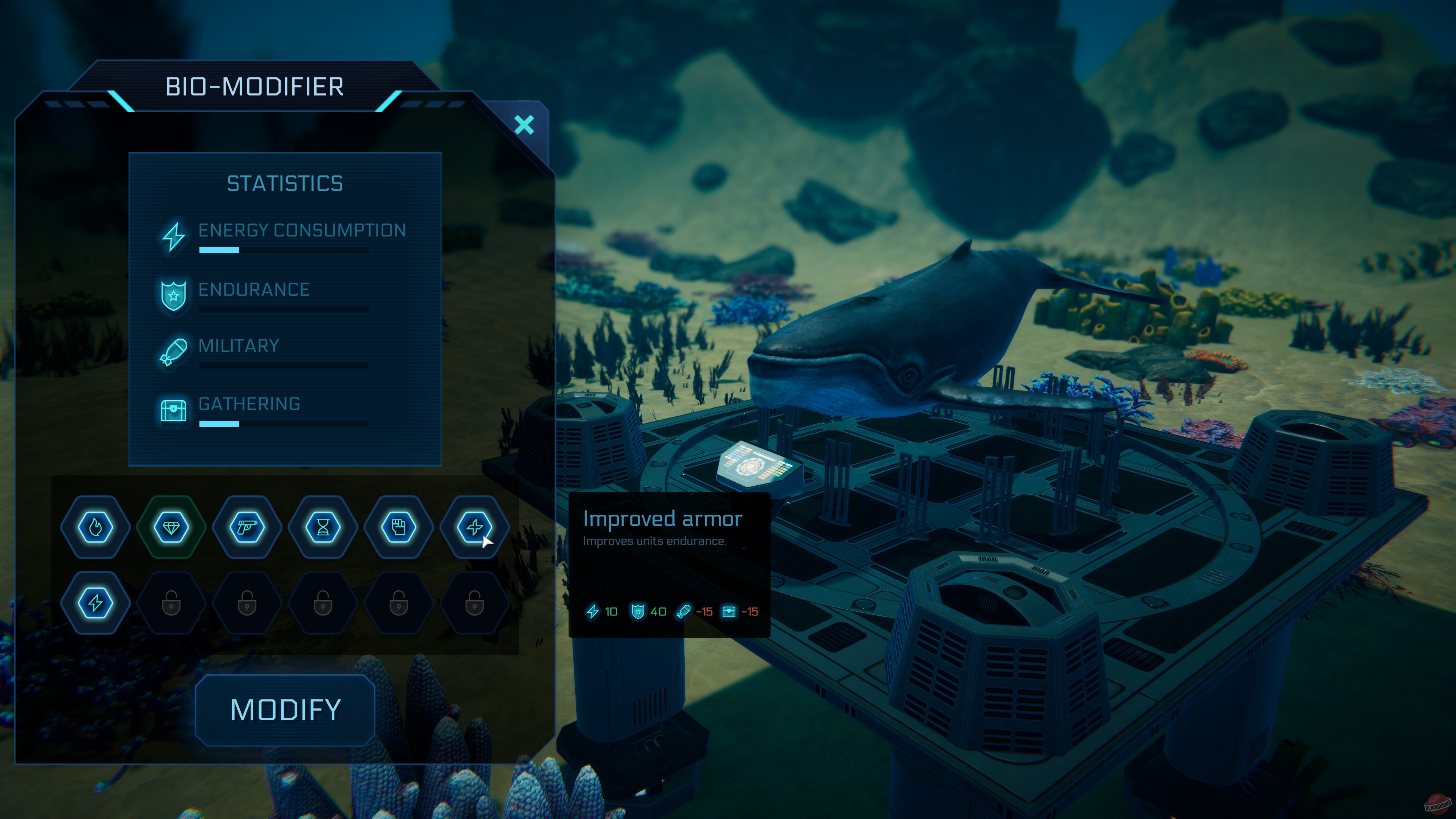This screenshot has height=819, width=1456.
Task: Click the four-point star Improved armor modifier
Action: coord(474,527)
